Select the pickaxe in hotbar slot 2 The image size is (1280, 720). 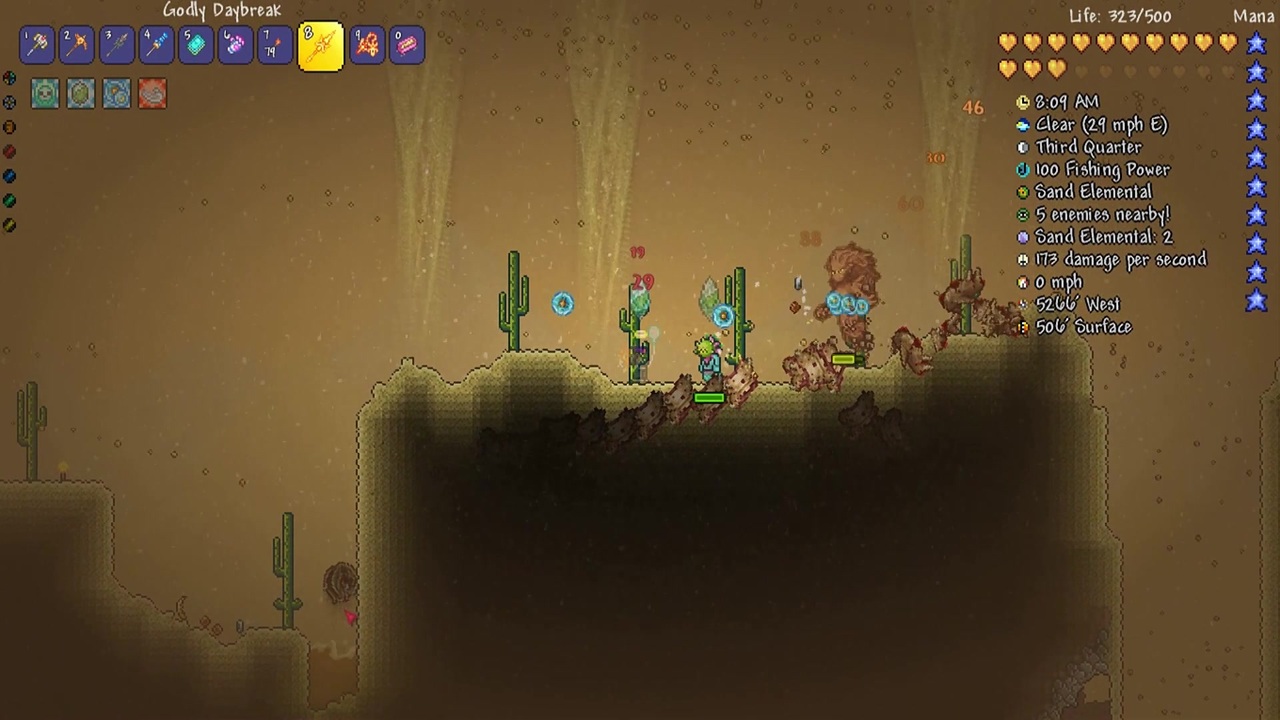pos(77,44)
